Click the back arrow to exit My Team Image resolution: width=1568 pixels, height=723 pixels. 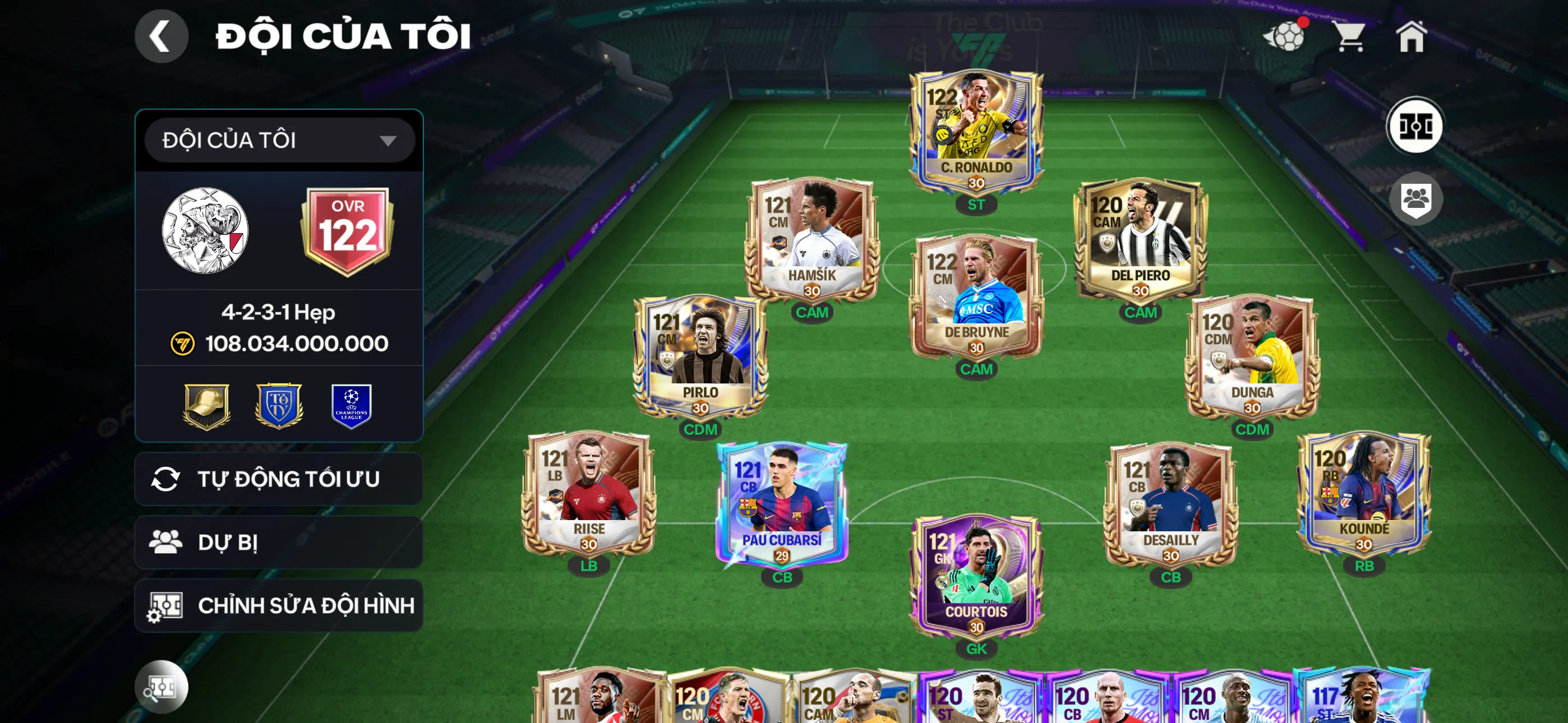162,36
